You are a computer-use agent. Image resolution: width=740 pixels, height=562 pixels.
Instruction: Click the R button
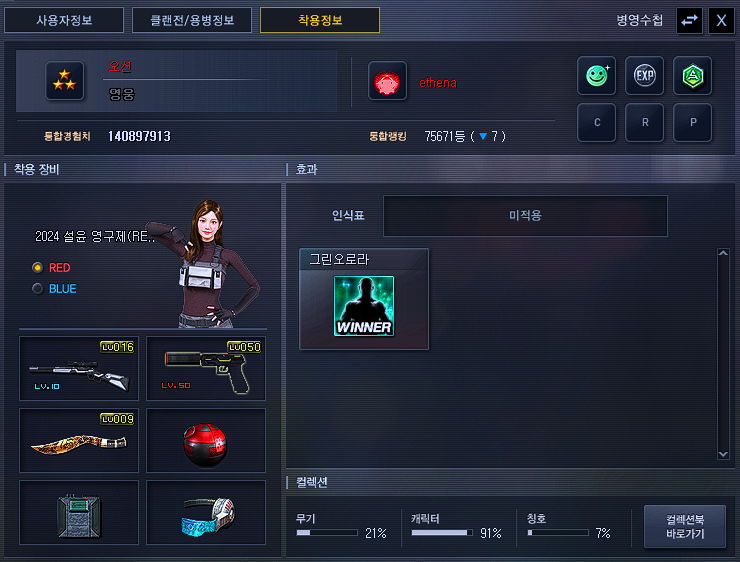(x=645, y=123)
